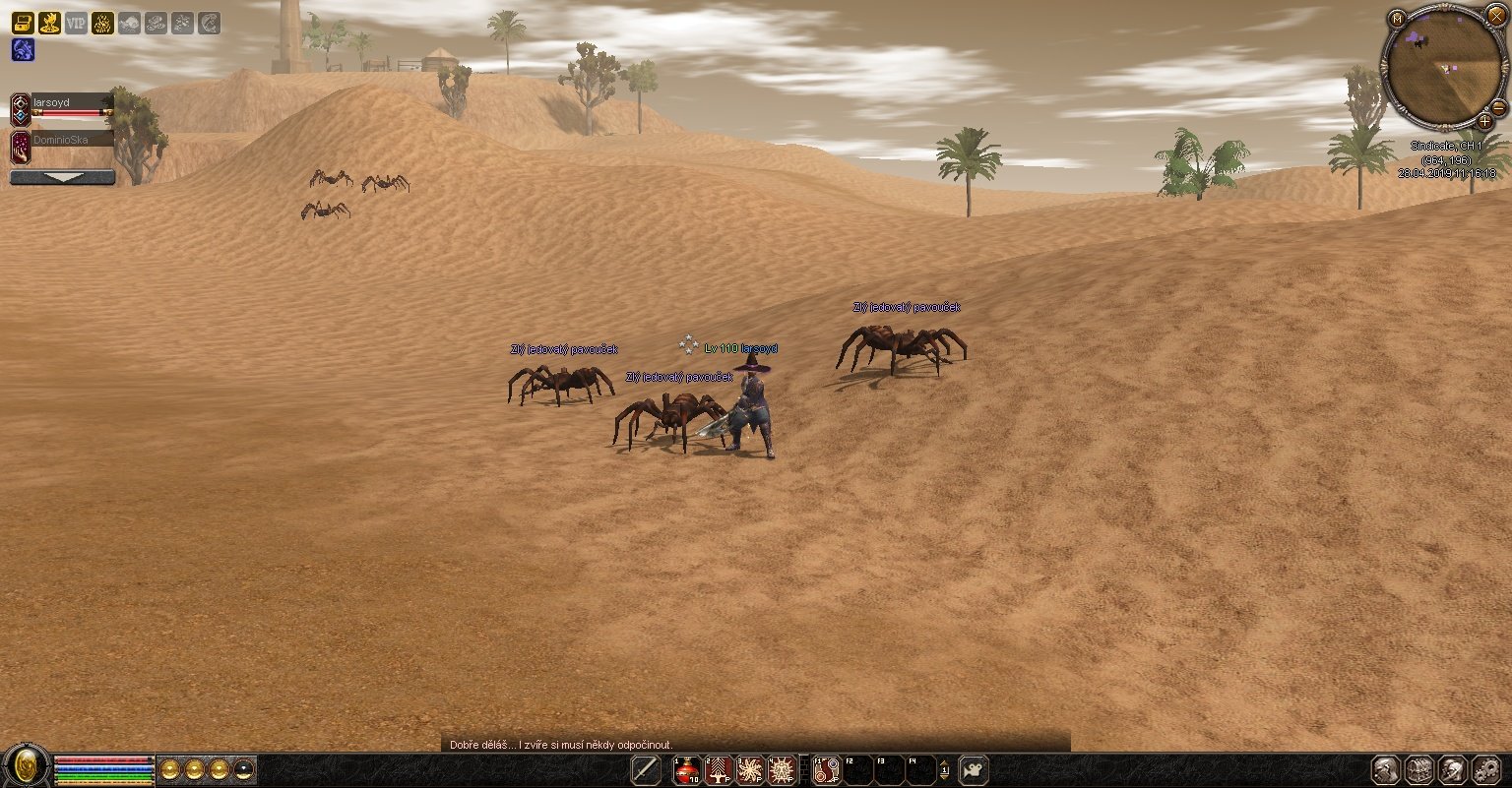
Task: Zoom out the minimap
Action: click(1498, 107)
